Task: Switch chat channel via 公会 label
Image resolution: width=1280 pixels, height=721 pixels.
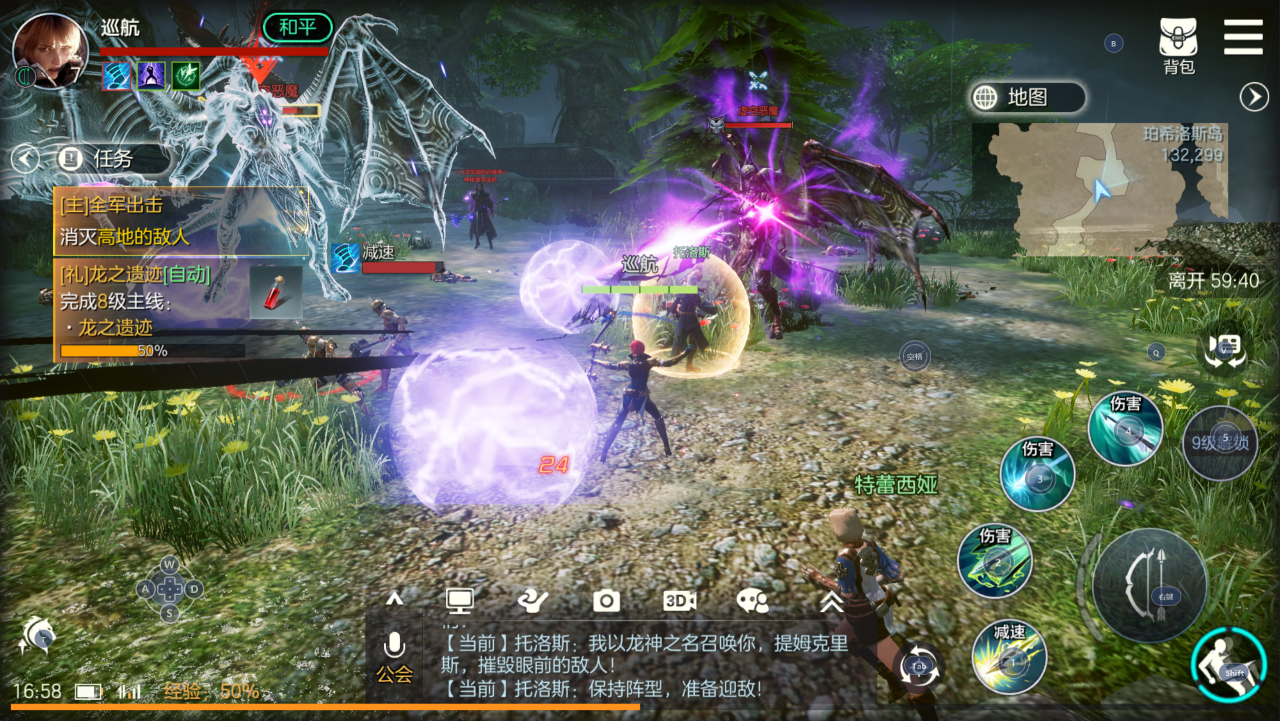Action: pos(394,674)
